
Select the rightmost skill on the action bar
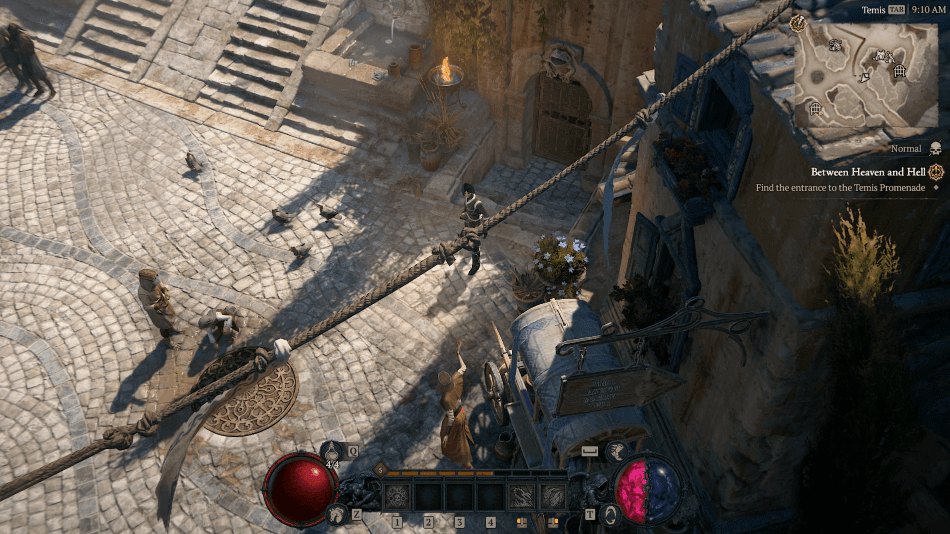(x=553, y=495)
